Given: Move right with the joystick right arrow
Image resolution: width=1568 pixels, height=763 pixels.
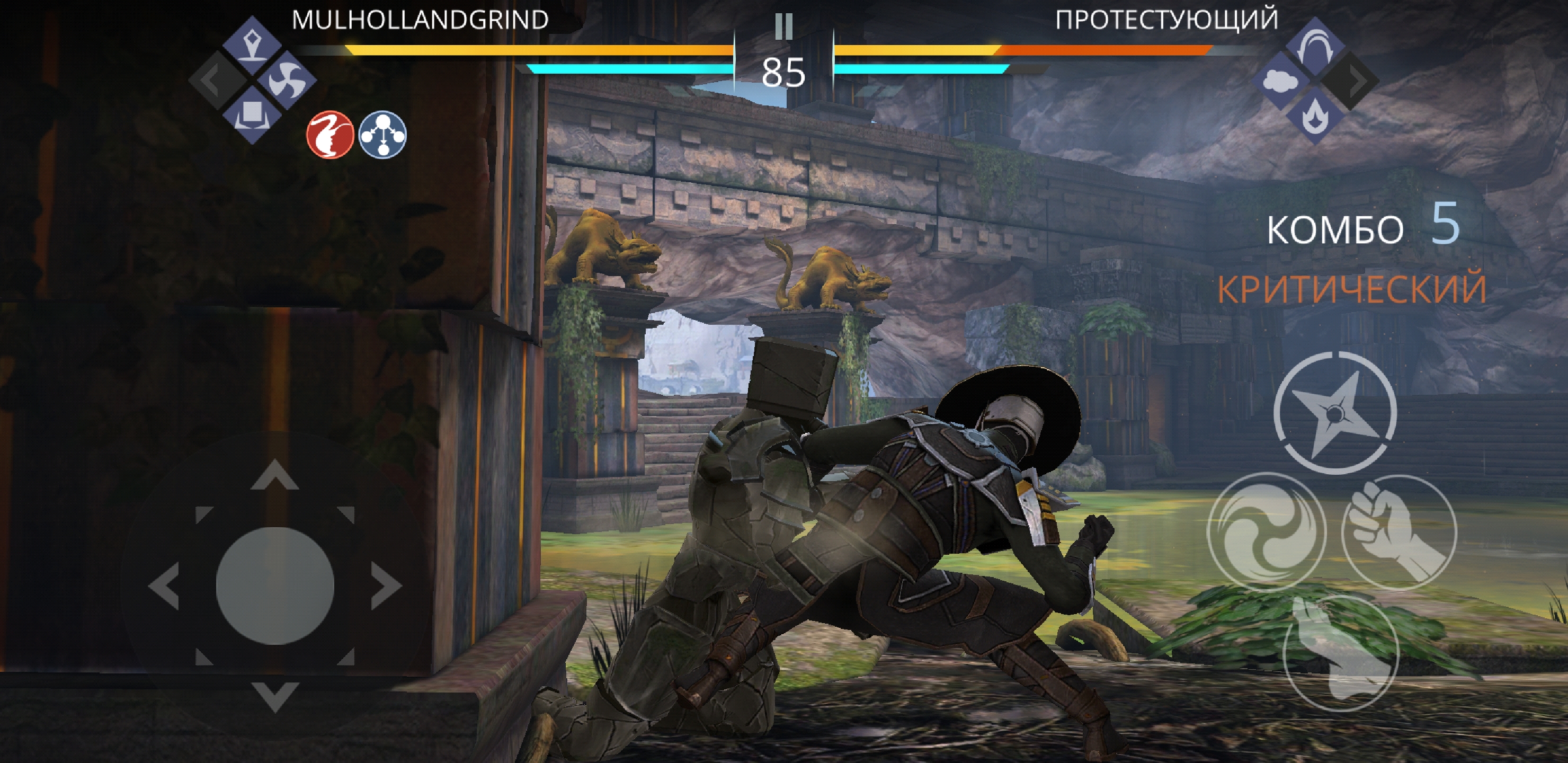Looking at the screenshot, I should pos(386,587).
